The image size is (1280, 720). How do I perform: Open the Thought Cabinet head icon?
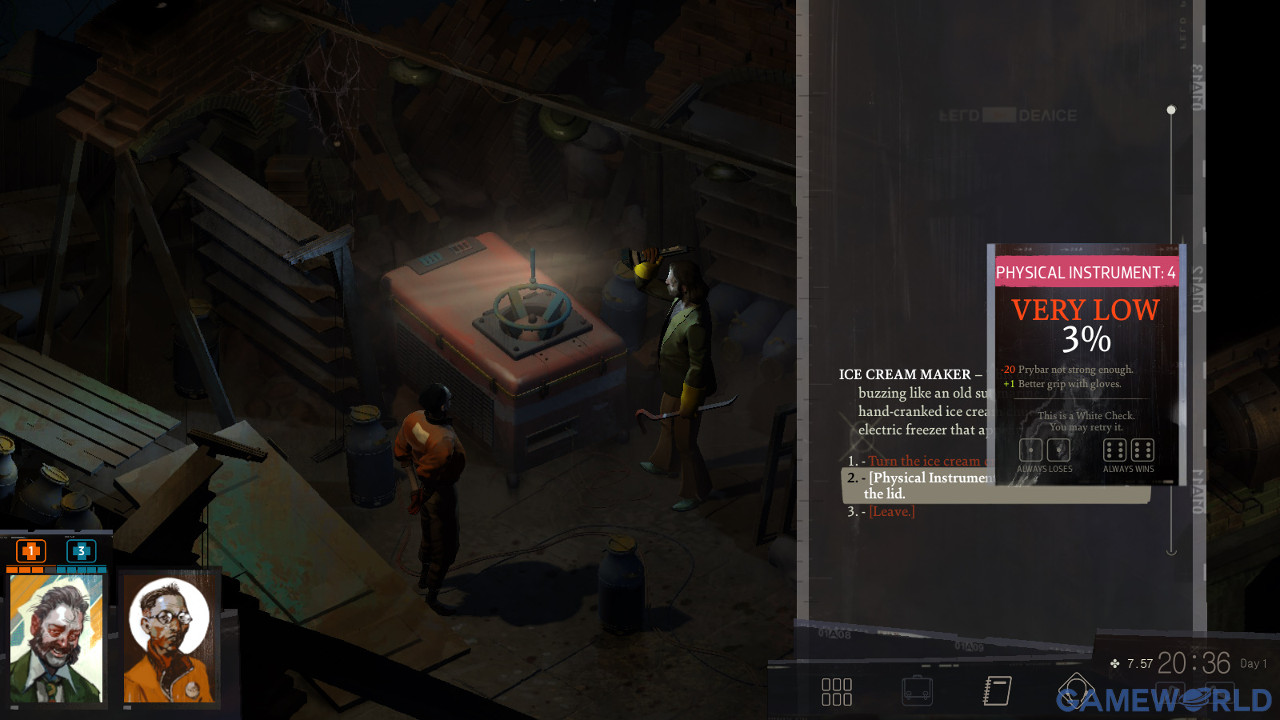click(1075, 690)
